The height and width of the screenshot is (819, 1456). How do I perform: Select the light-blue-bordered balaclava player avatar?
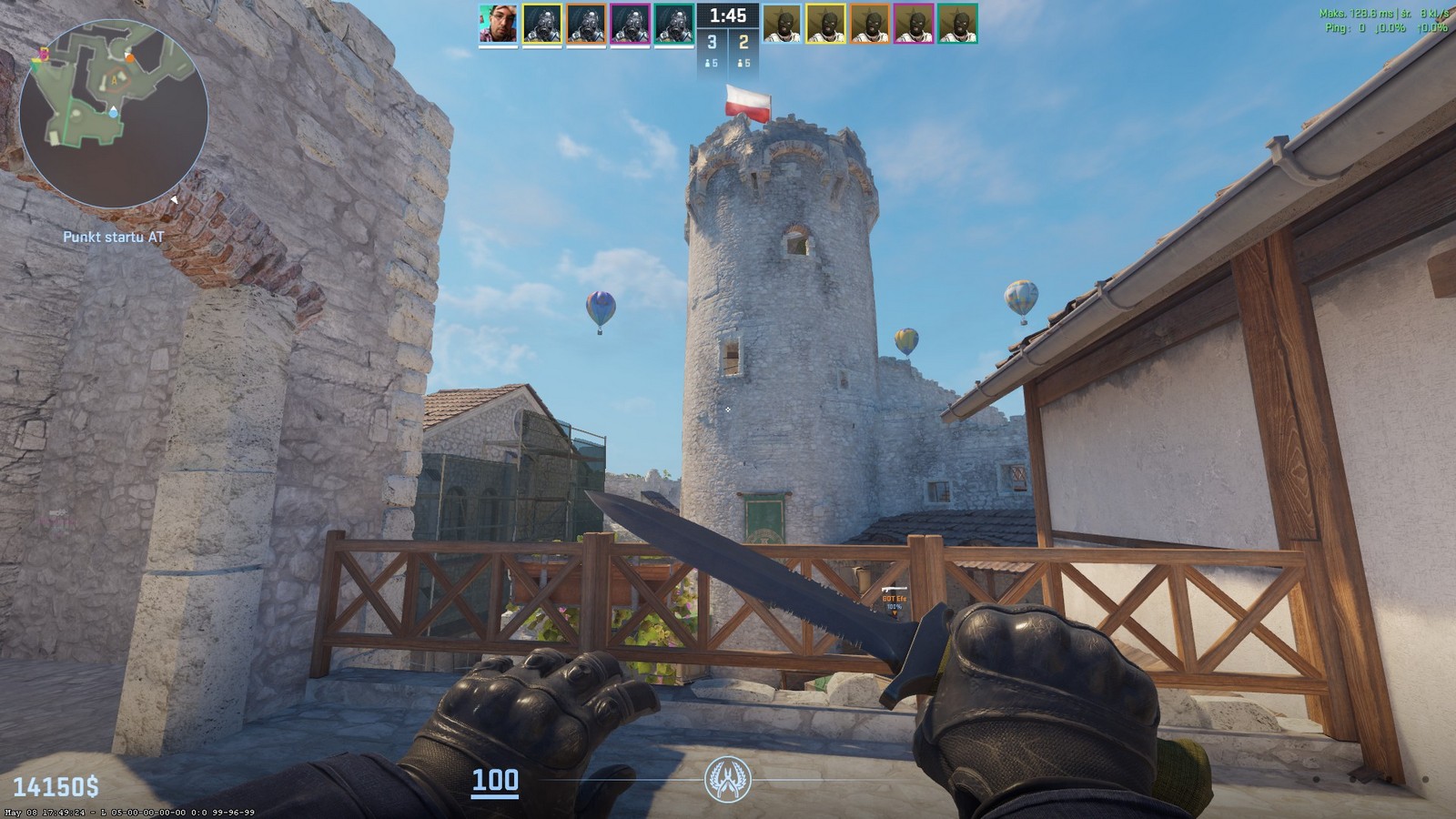782,25
